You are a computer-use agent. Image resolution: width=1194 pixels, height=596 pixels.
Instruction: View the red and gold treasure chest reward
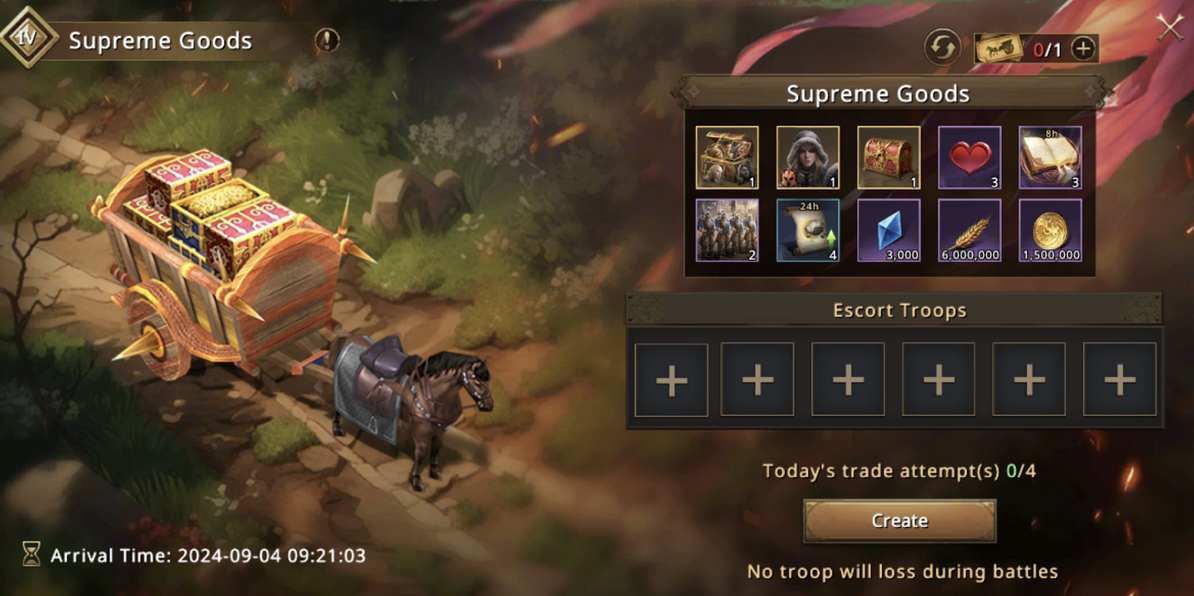click(889, 158)
